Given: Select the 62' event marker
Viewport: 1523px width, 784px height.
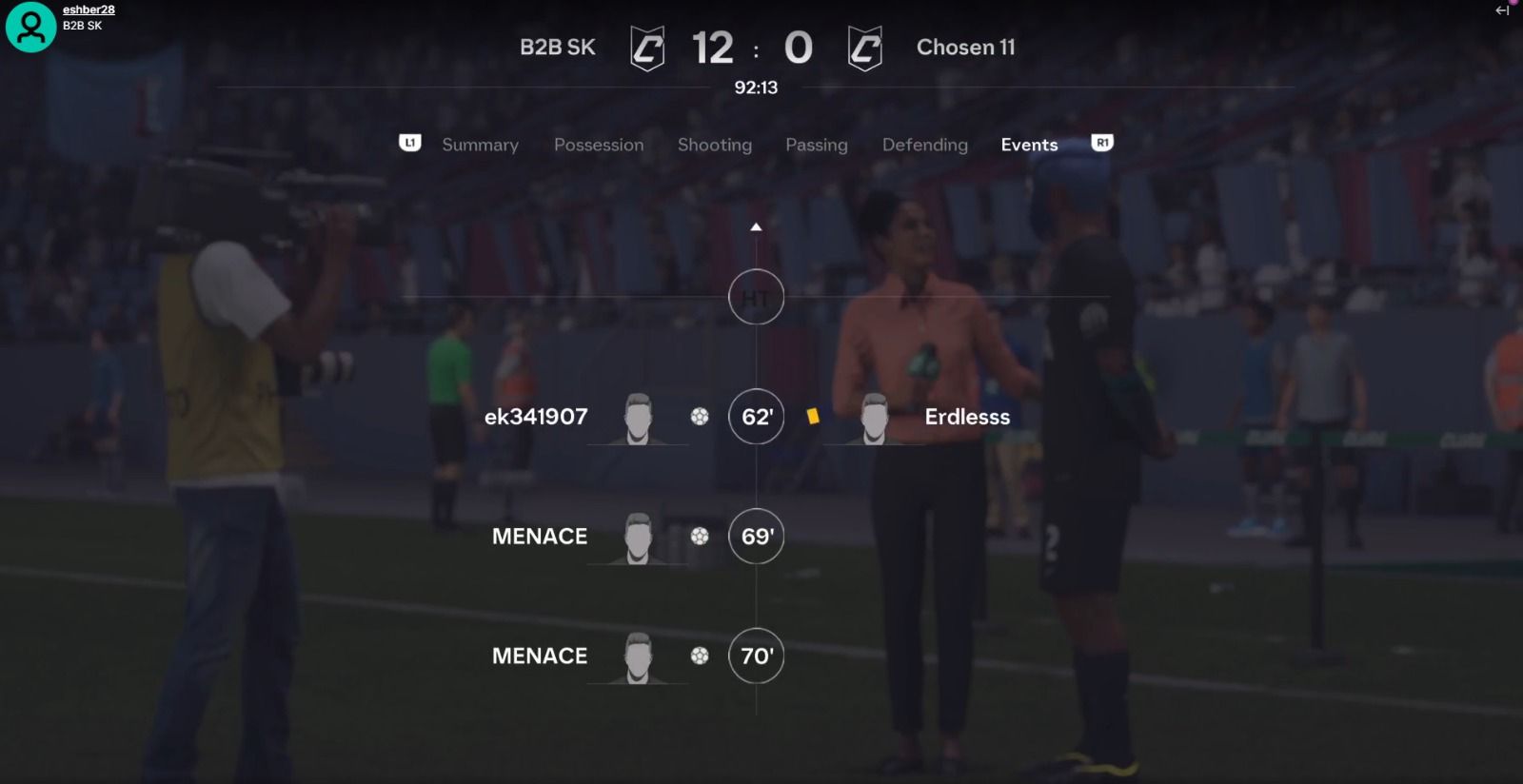Looking at the screenshot, I should [756, 417].
